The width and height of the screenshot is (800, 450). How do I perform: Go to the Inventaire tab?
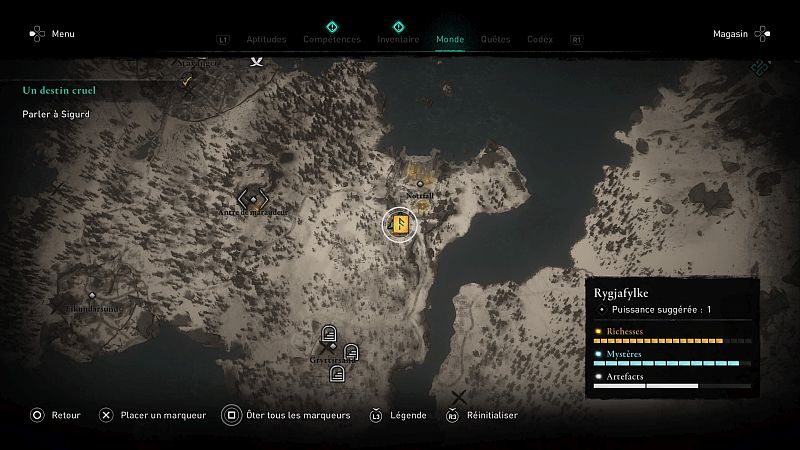click(x=398, y=40)
